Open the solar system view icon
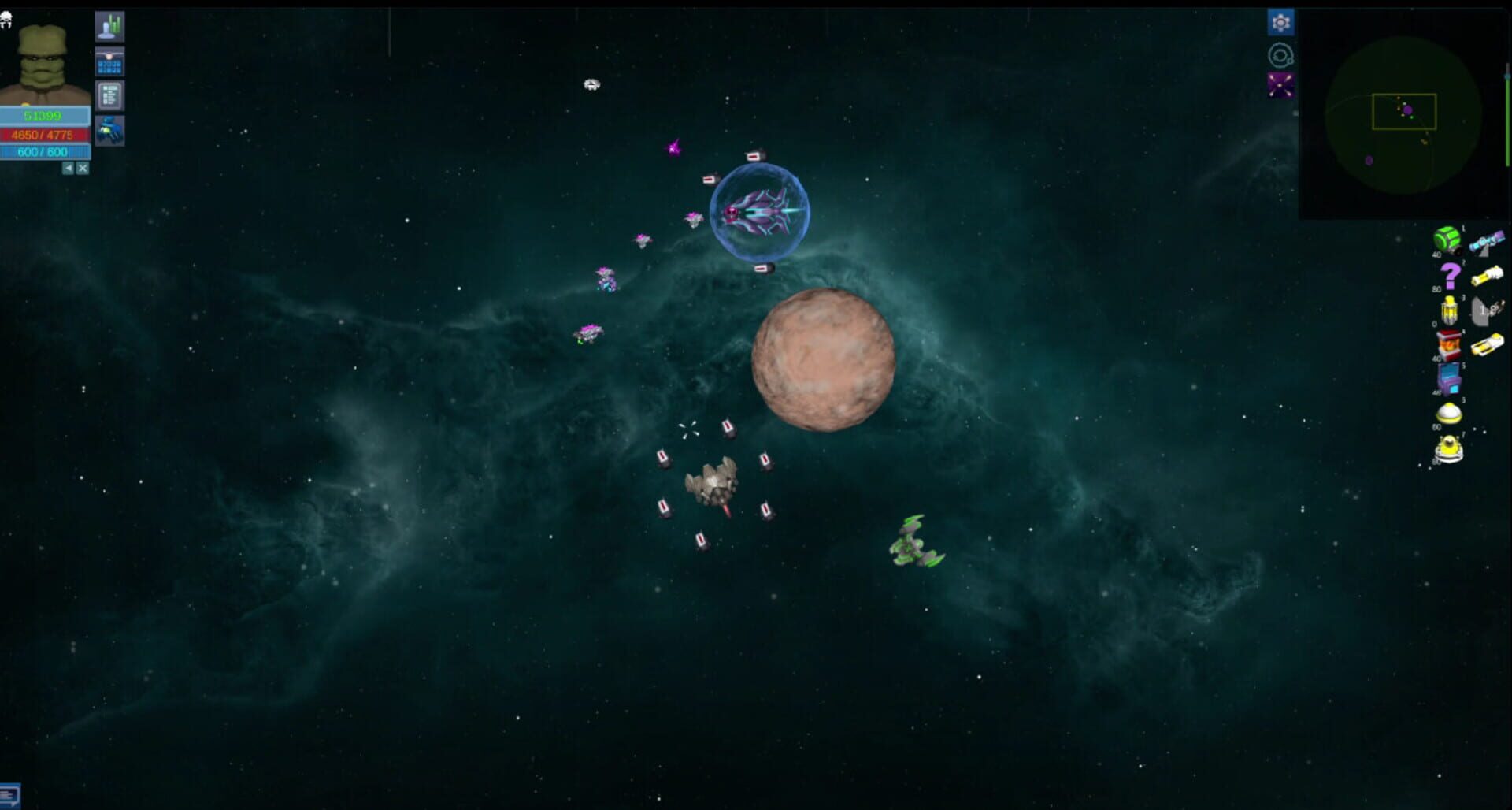The image size is (1512, 810). tap(1280, 54)
